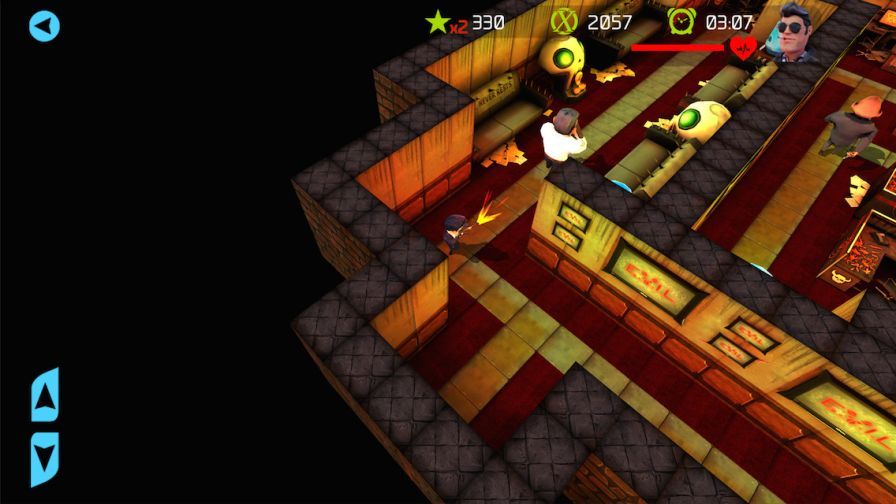Click the blue up arrow button
This screenshot has height=504, width=896.
[x=45, y=395]
